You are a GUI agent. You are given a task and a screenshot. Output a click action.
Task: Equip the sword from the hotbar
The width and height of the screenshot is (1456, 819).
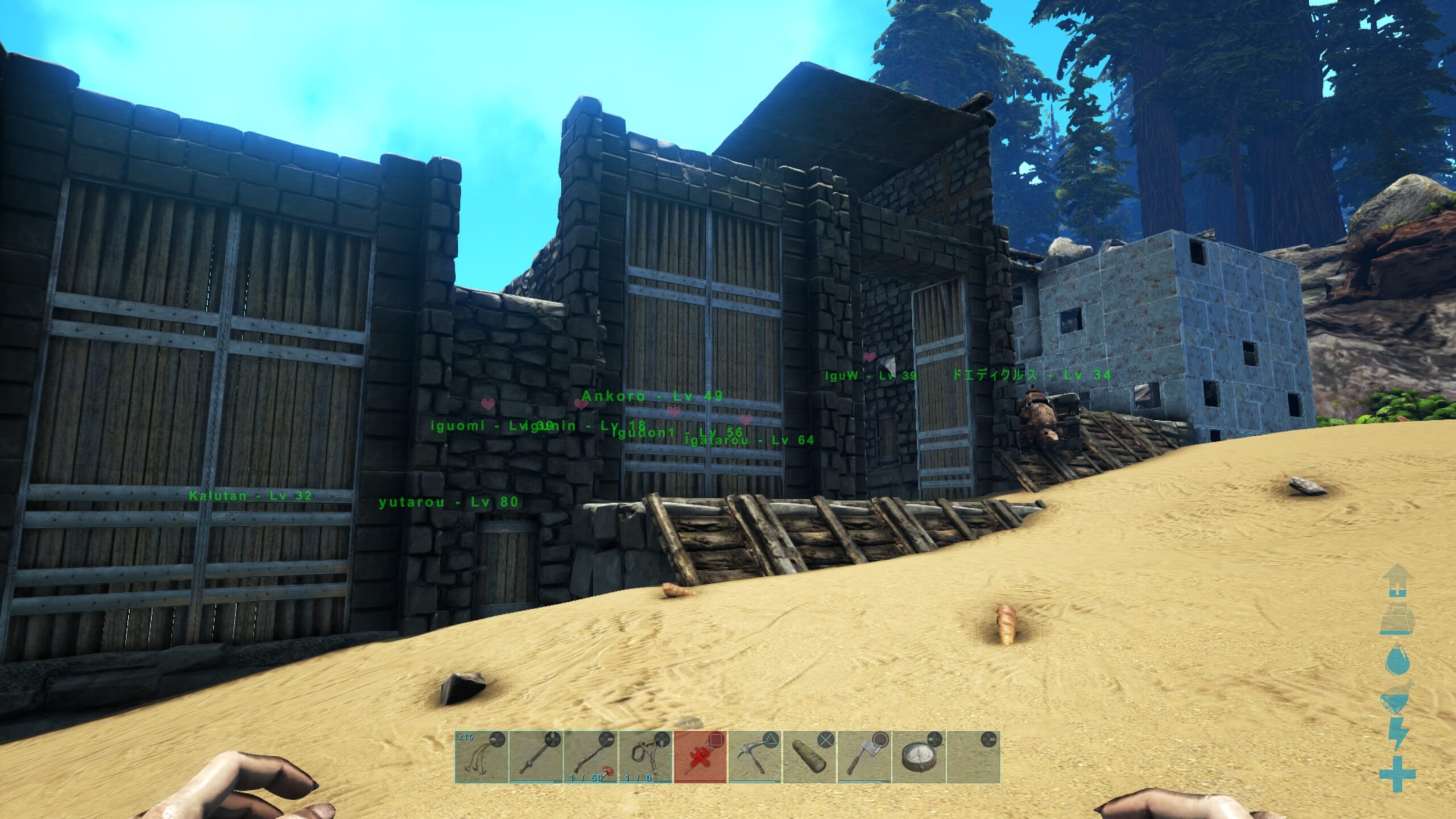point(535,757)
